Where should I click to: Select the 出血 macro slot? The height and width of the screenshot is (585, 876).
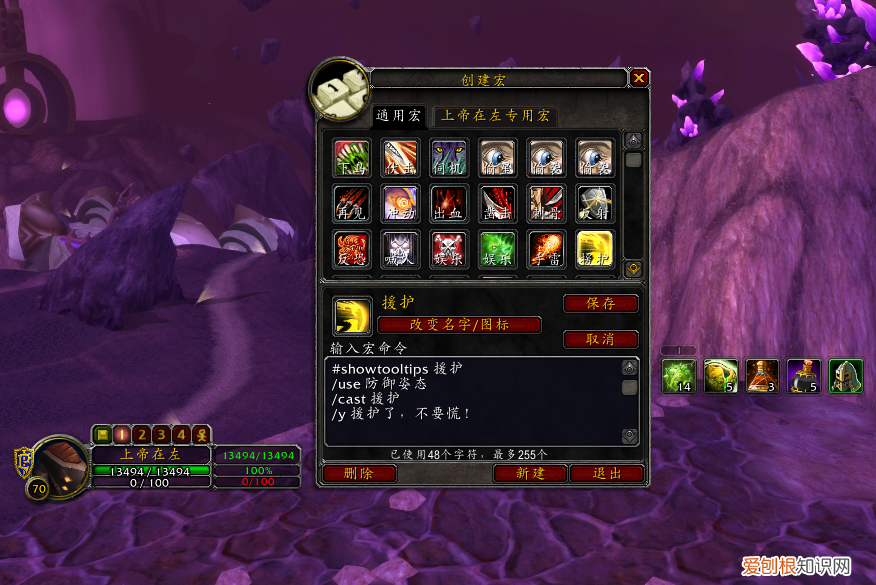pos(449,203)
